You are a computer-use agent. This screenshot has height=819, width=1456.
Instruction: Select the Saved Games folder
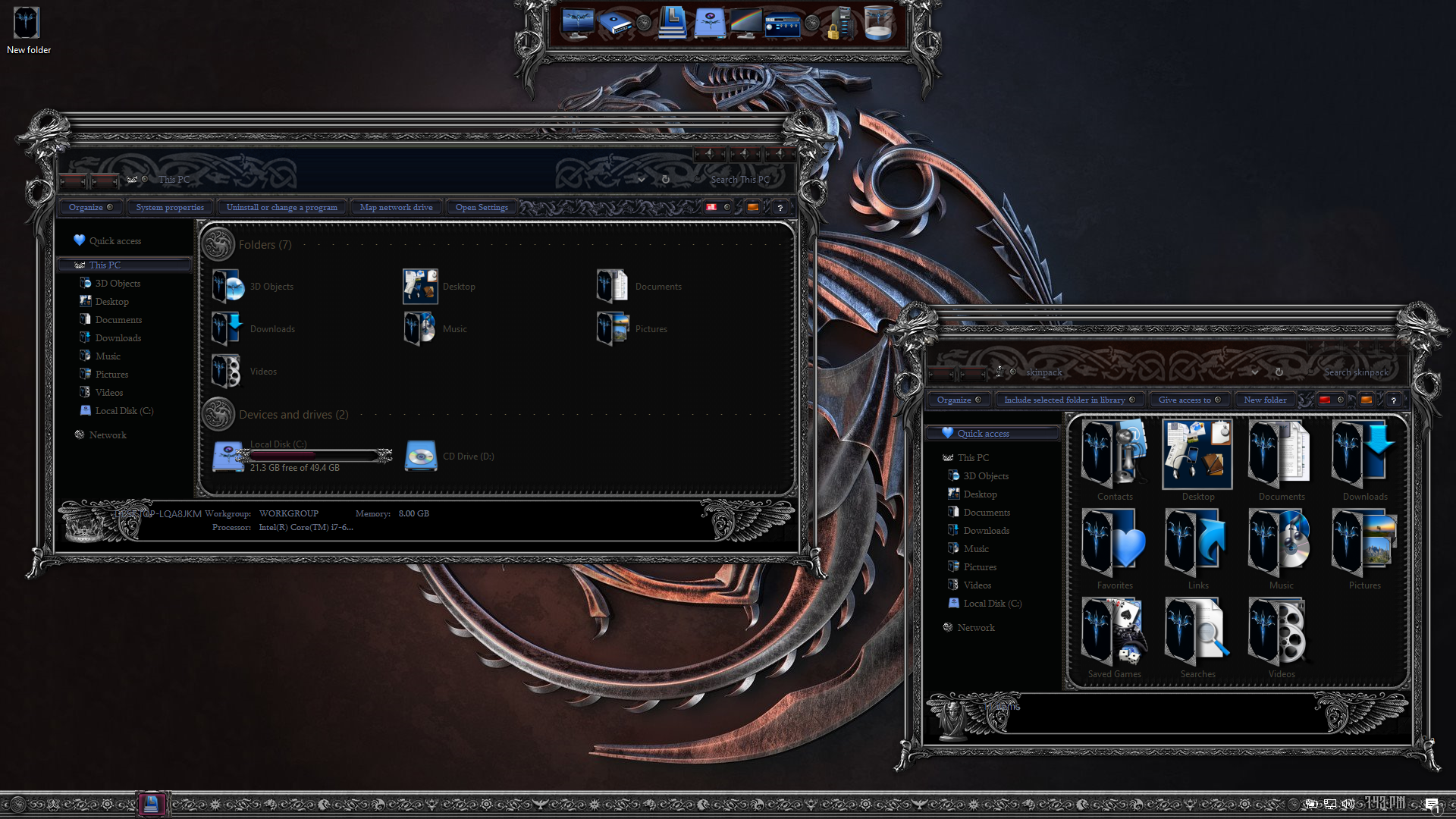point(1115,632)
